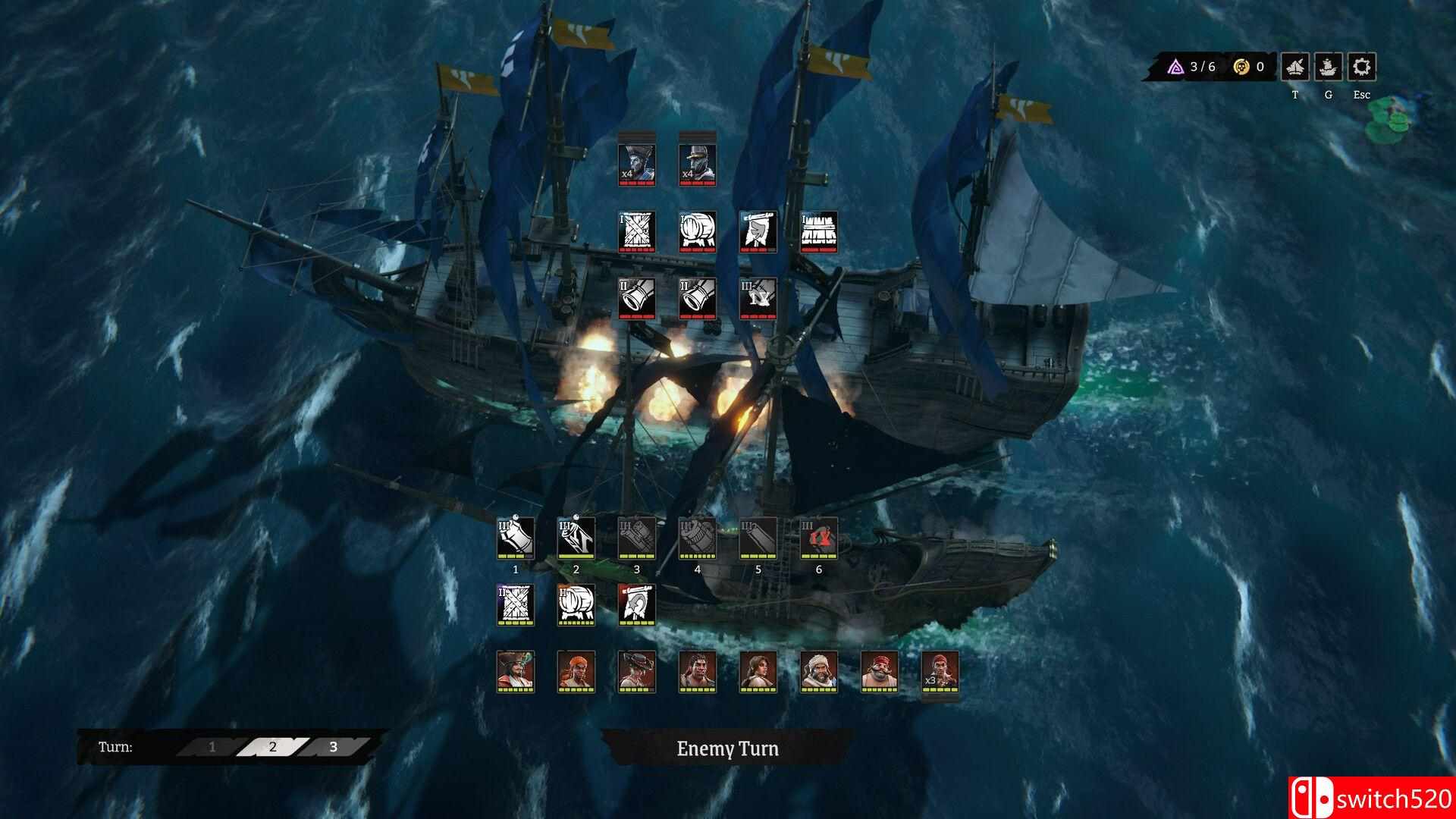
Task: Open the settings gear menu
Action: 1362,67
